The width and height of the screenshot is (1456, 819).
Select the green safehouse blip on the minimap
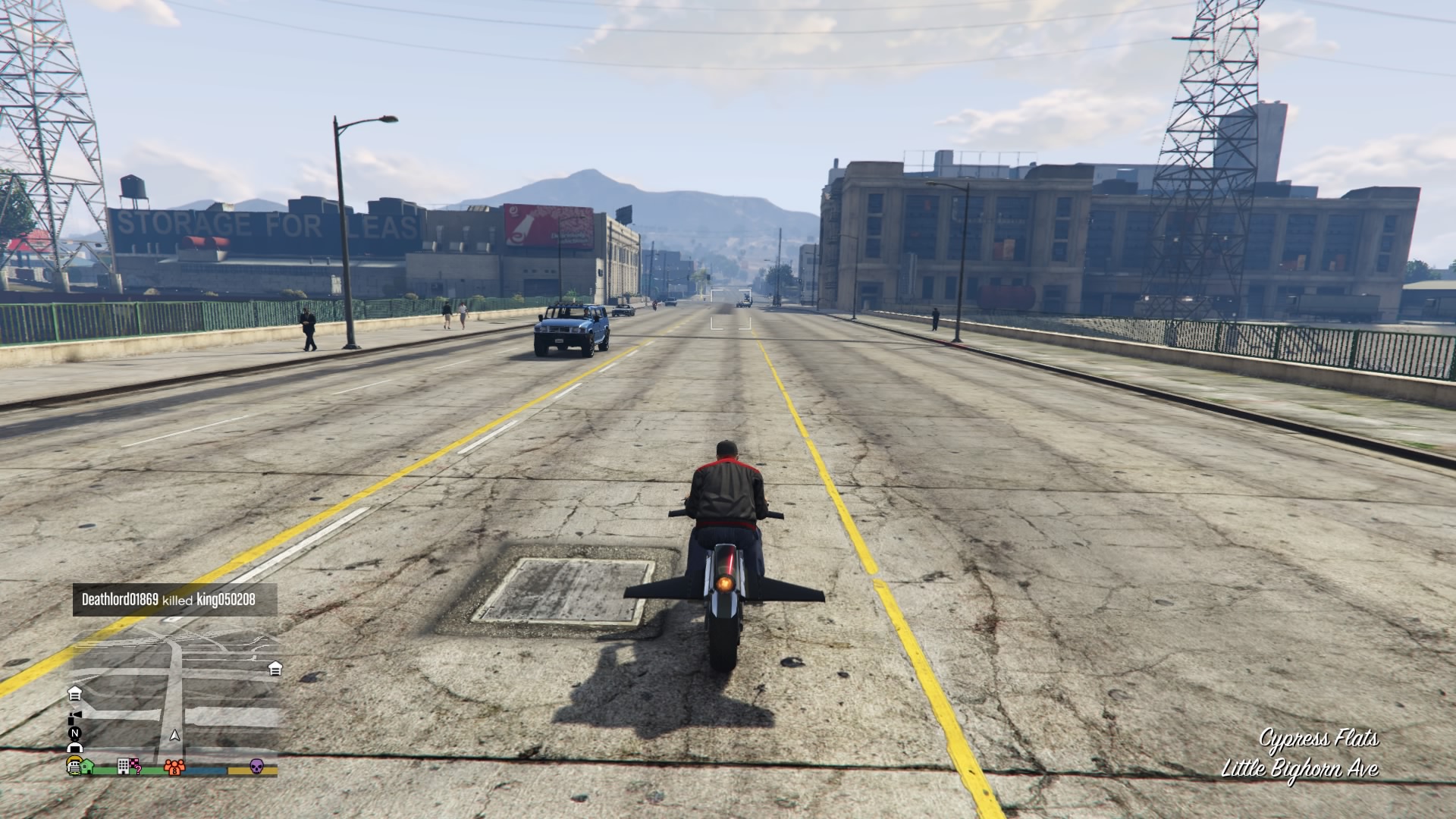86,767
